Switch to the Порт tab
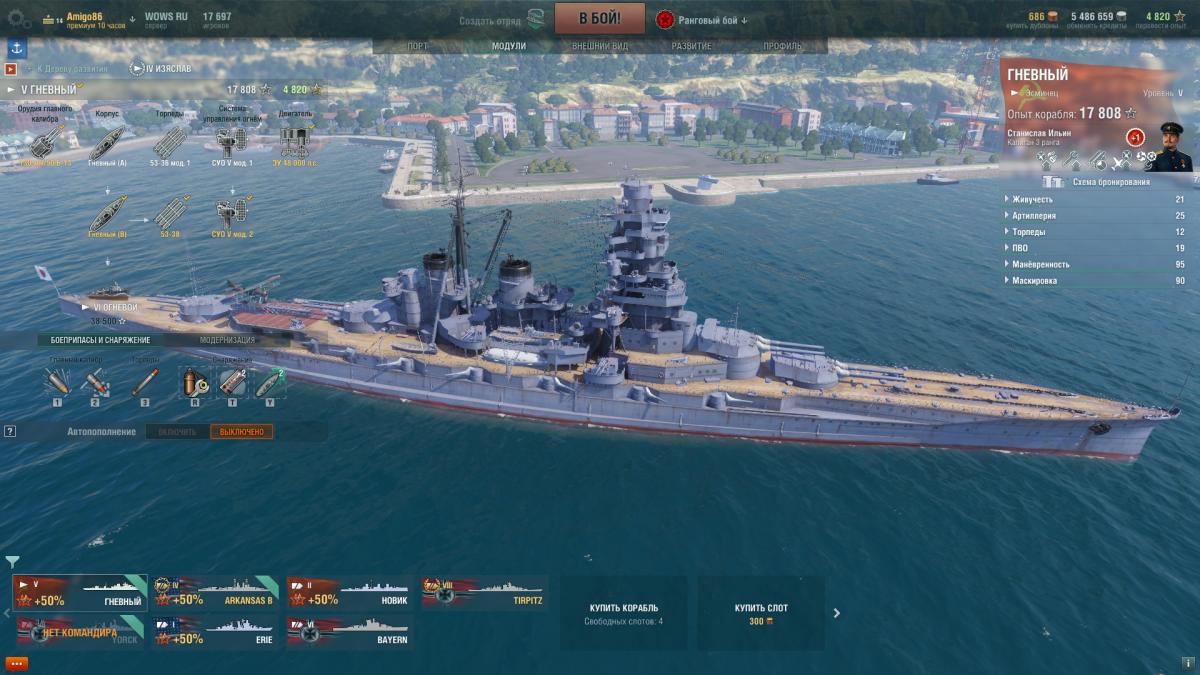Screen dimensions: 1200x675 point(418,46)
